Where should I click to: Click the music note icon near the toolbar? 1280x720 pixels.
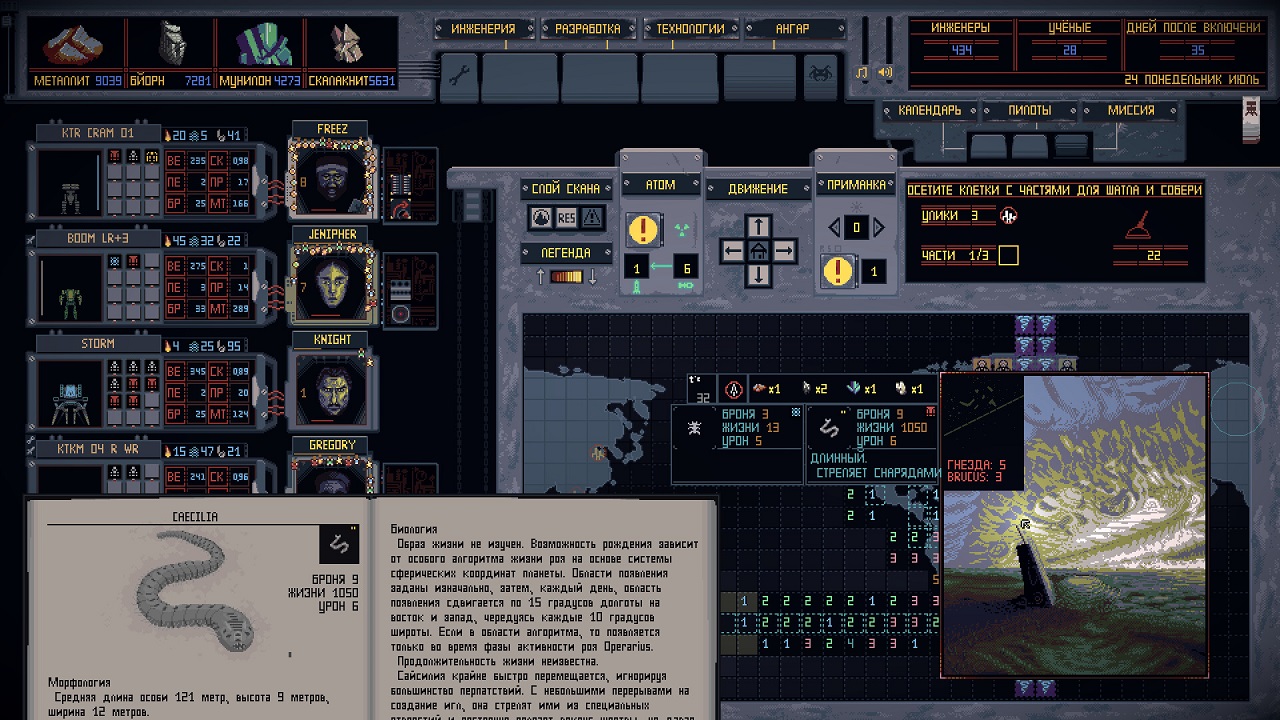click(860, 73)
